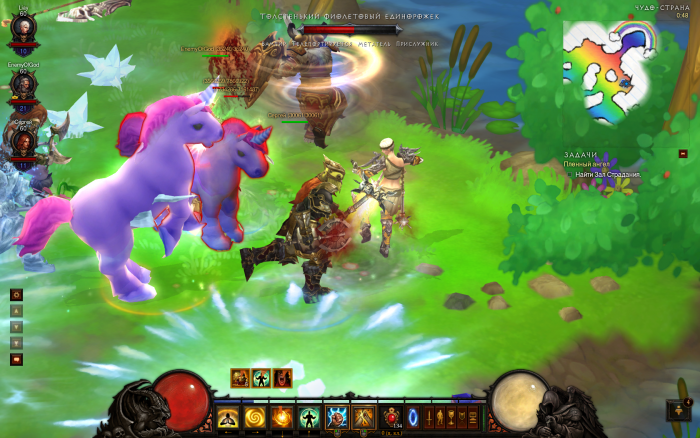Viewport: 700px width, 438px height.
Task: Use the golden spiral skill
Action: point(255,416)
